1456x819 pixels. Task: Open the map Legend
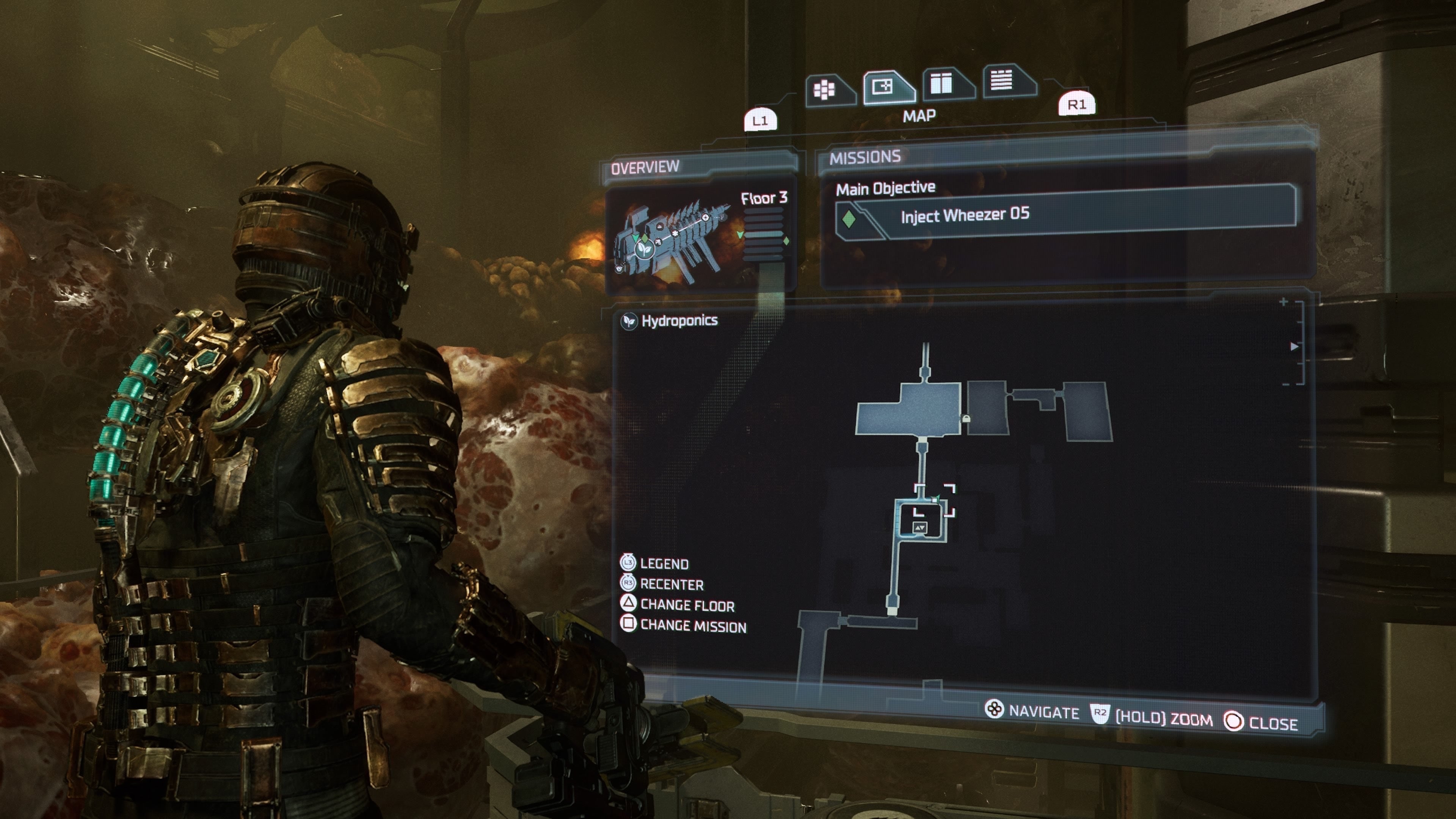coord(663,563)
